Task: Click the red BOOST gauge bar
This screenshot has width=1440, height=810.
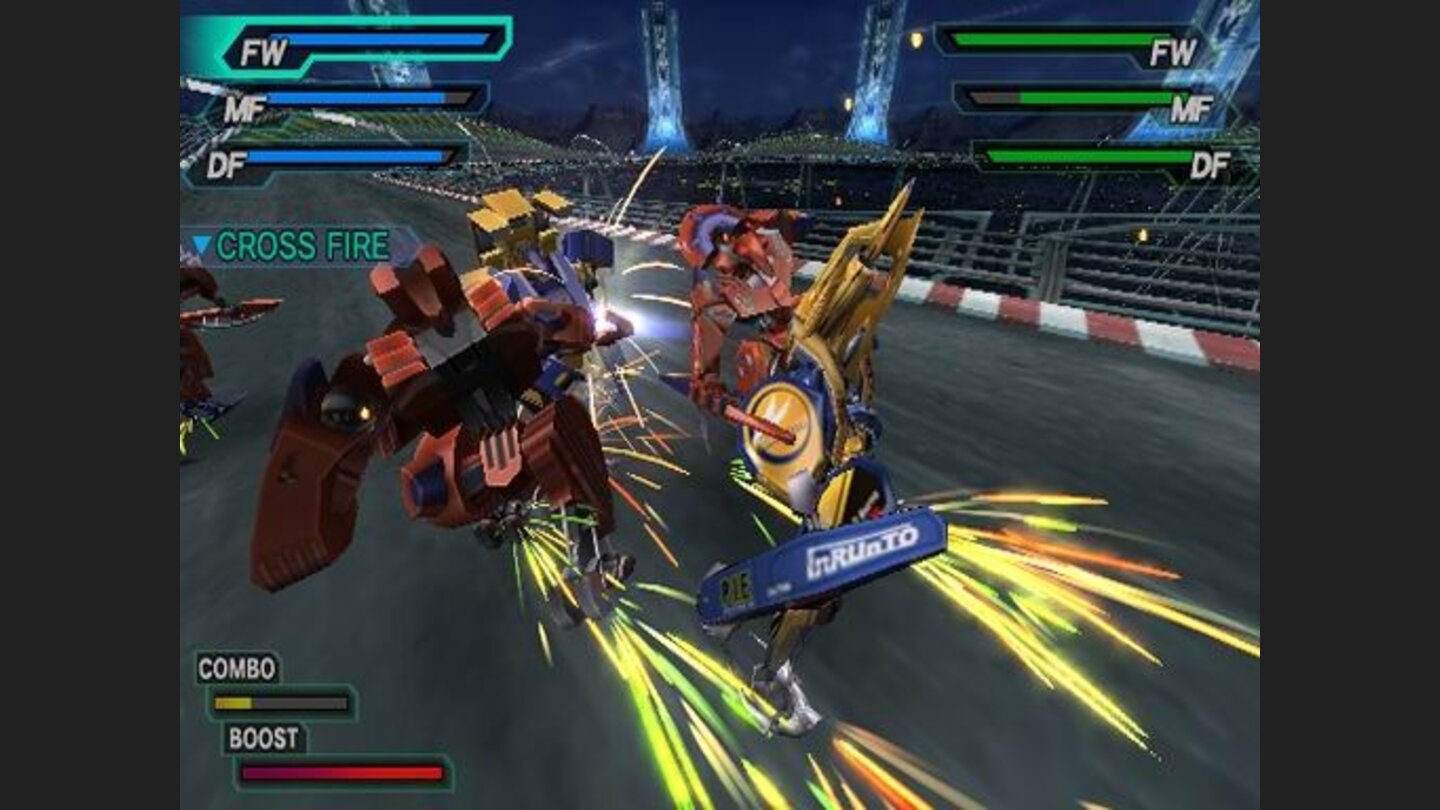Action: (x=340, y=772)
